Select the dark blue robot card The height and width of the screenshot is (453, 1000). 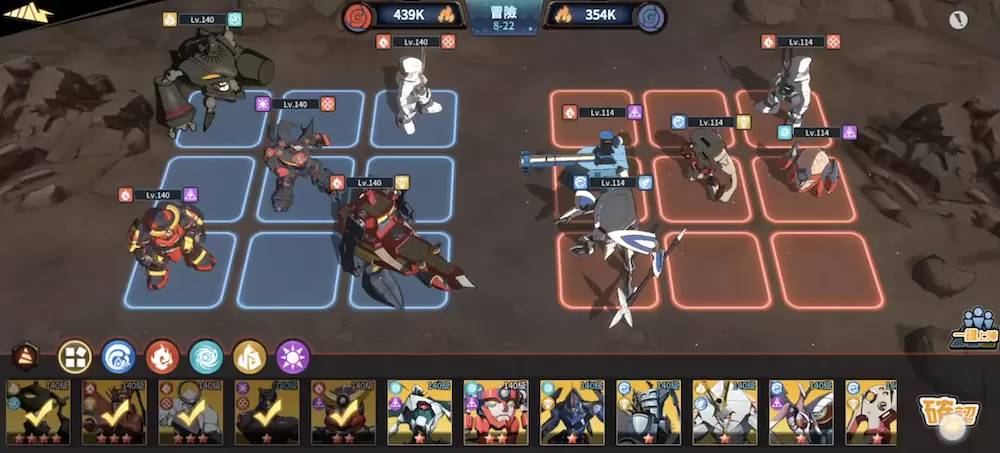(572, 411)
